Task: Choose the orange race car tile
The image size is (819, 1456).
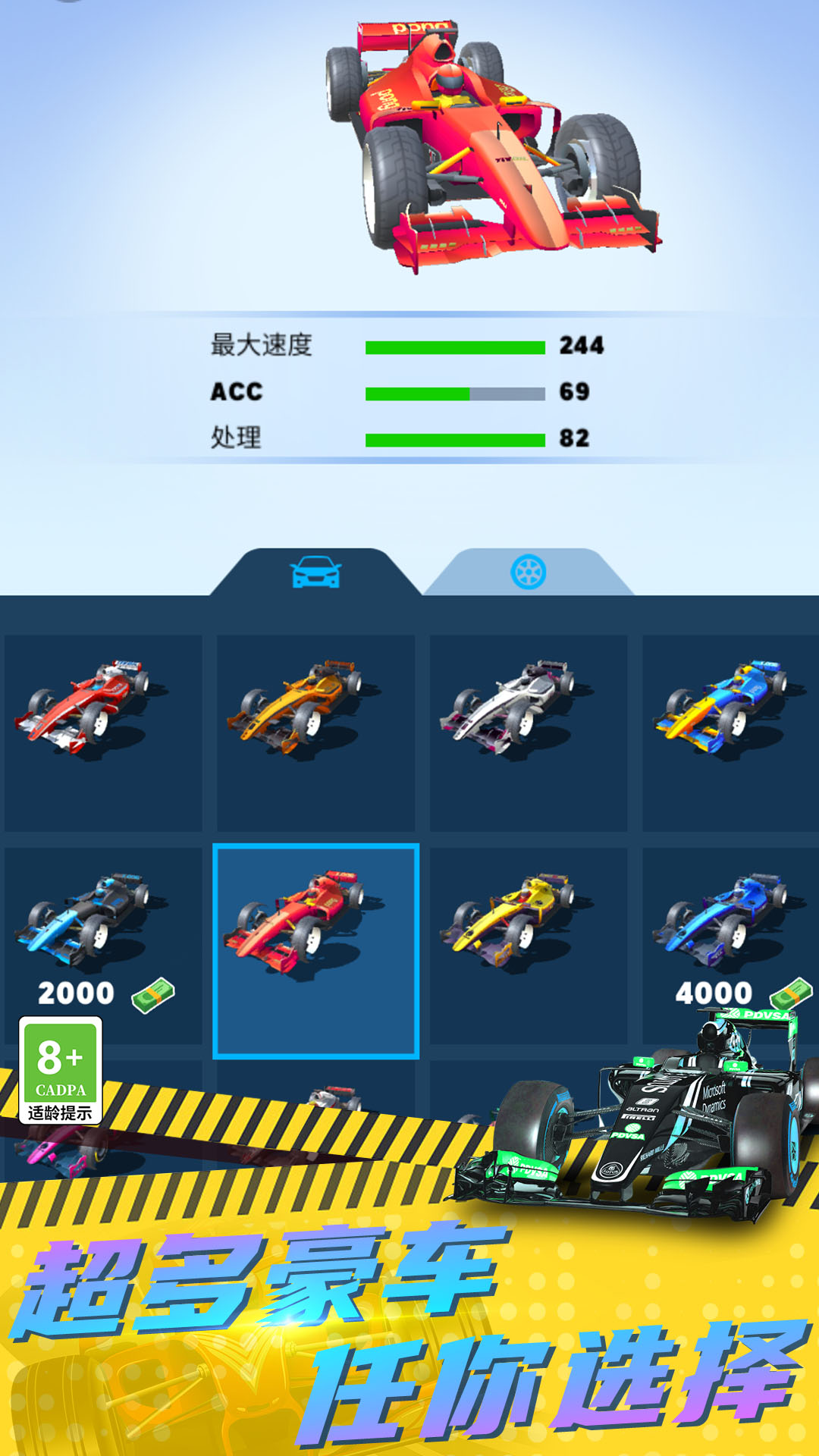Action: pos(315,733)
